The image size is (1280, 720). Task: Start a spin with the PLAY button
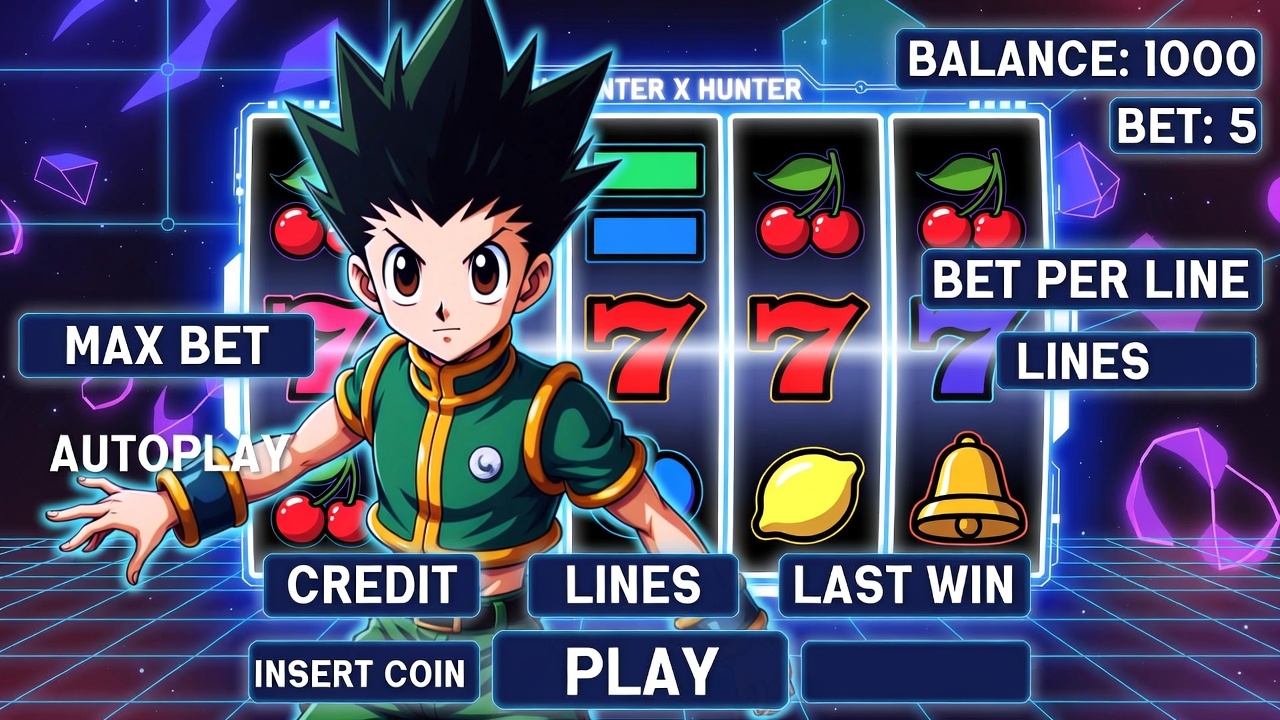click(x=640, y=669)
